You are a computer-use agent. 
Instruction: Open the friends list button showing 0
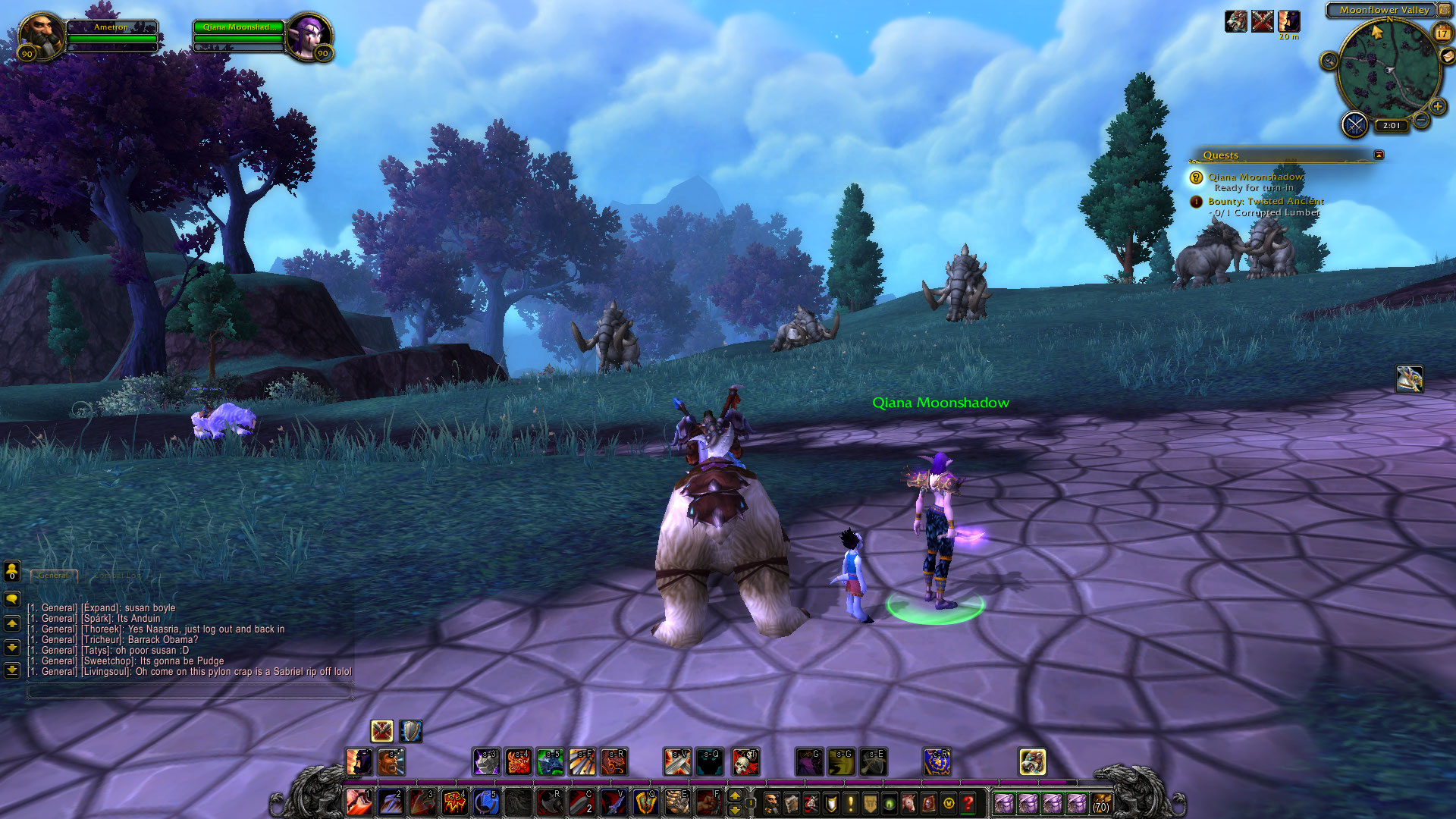[12, 570]
